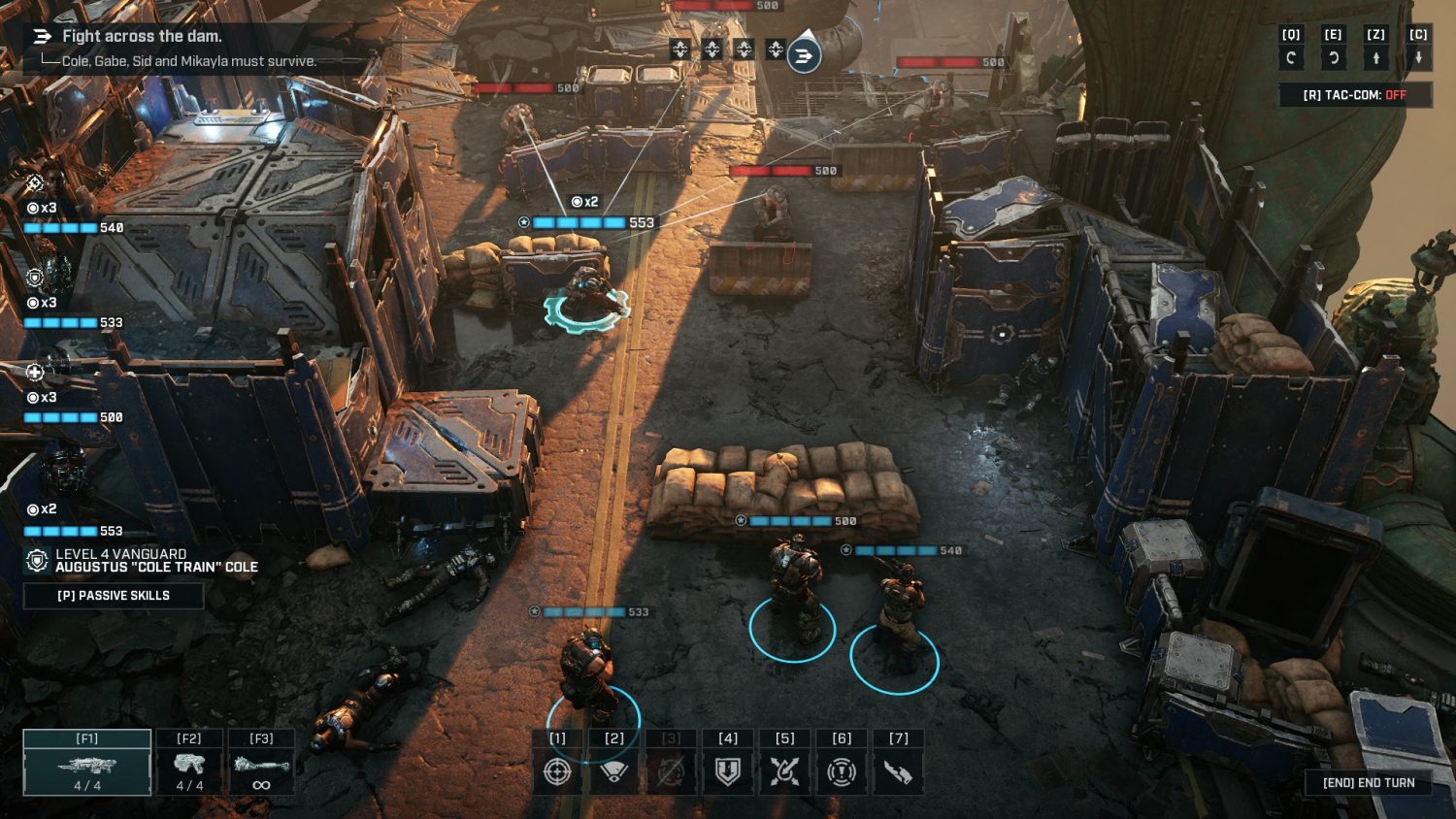Screen dimensions: 1456x819
Task: Activate the Overwatch cone ability
Action: click(613, 770)
